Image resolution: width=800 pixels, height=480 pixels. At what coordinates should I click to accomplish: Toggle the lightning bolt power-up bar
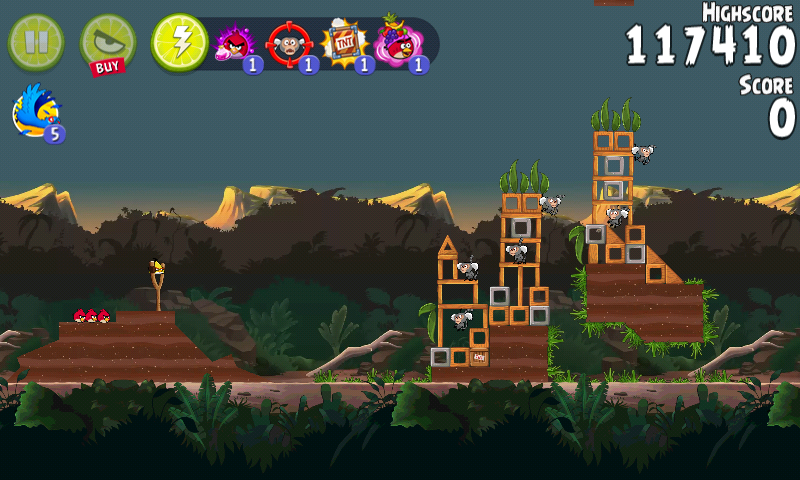coord(179,42)
